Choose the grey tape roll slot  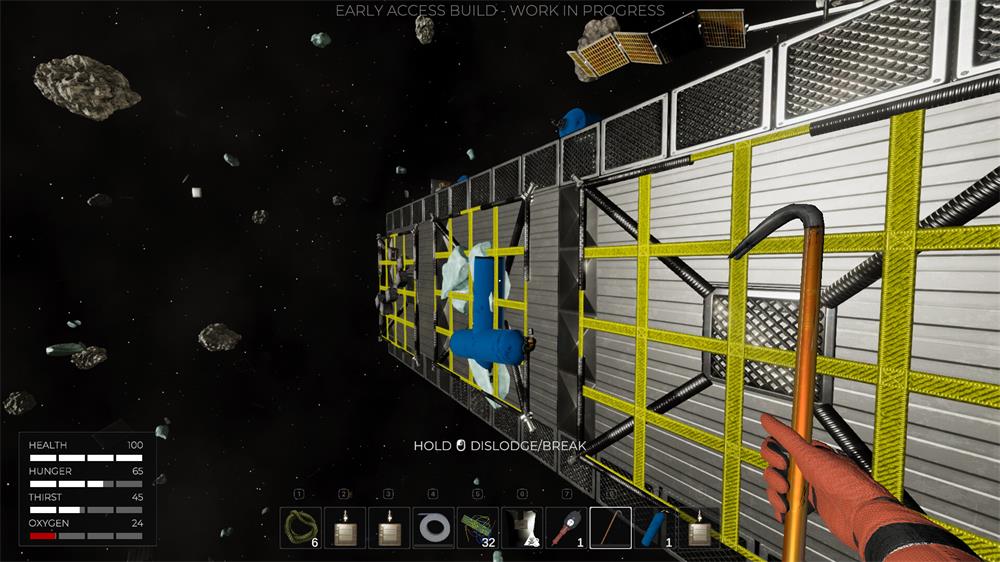[433, 526]
